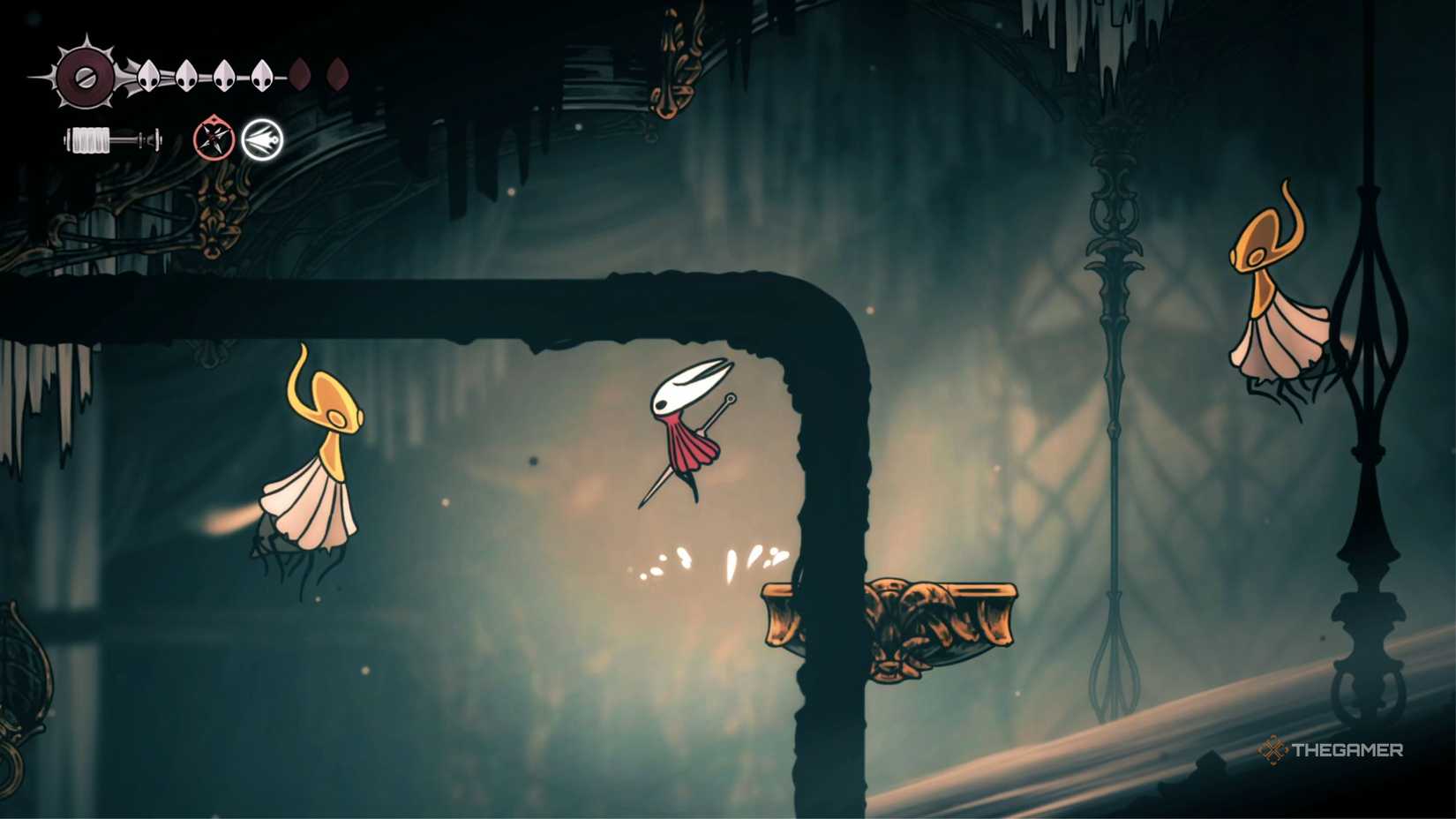This screenshot has width=1456, height=819.
Task: Click the white silk skill icon in the circle
Action: click(265, 139)
